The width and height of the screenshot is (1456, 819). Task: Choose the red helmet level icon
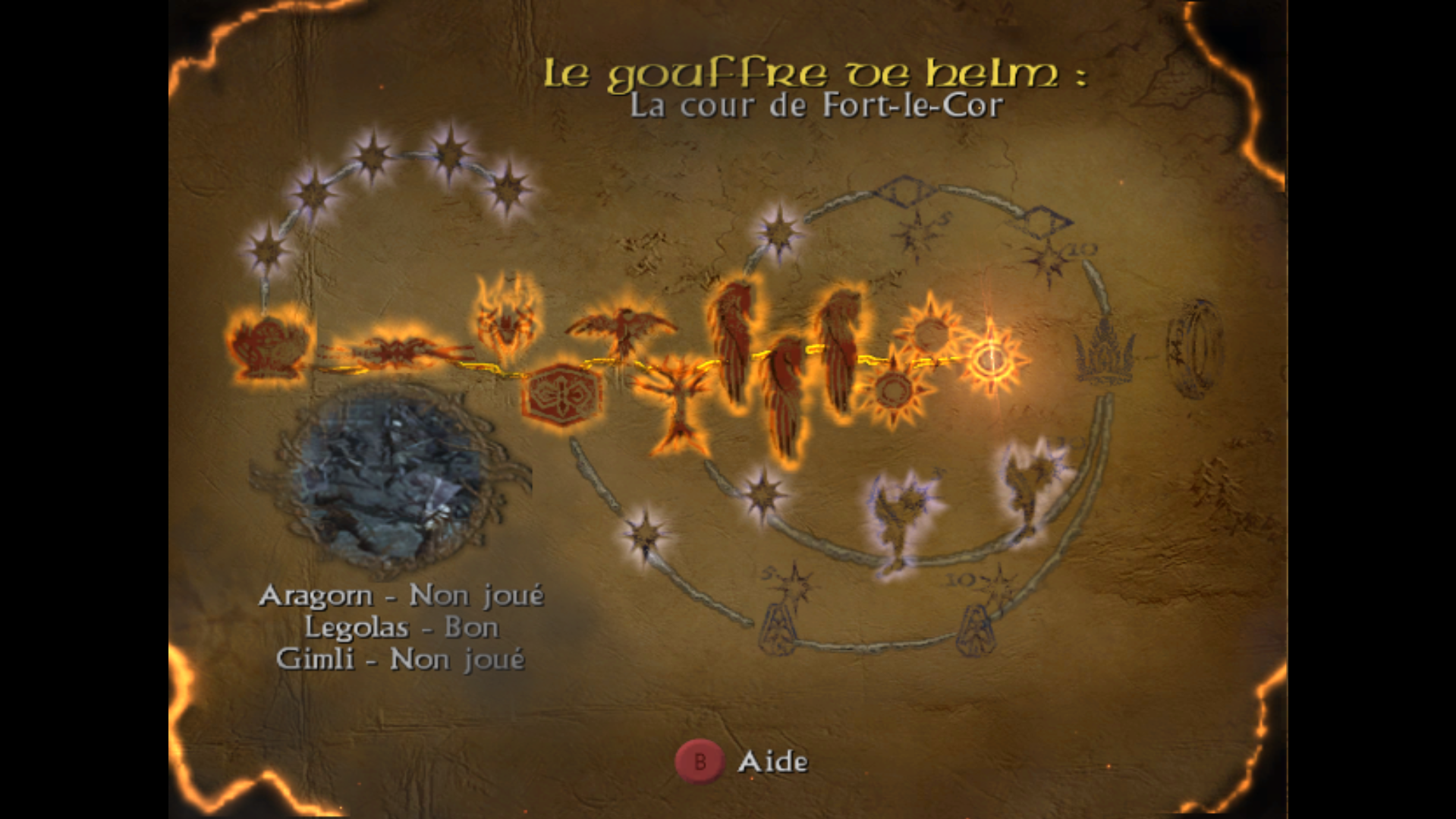pyautogui.click(x=269, y=347)
